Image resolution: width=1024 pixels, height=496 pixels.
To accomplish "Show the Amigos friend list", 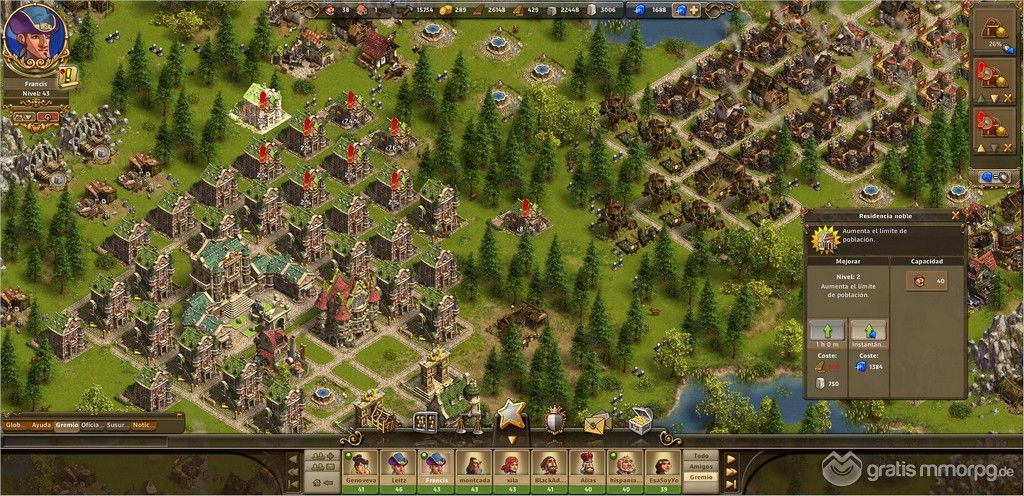I will [x=700, y=466].
